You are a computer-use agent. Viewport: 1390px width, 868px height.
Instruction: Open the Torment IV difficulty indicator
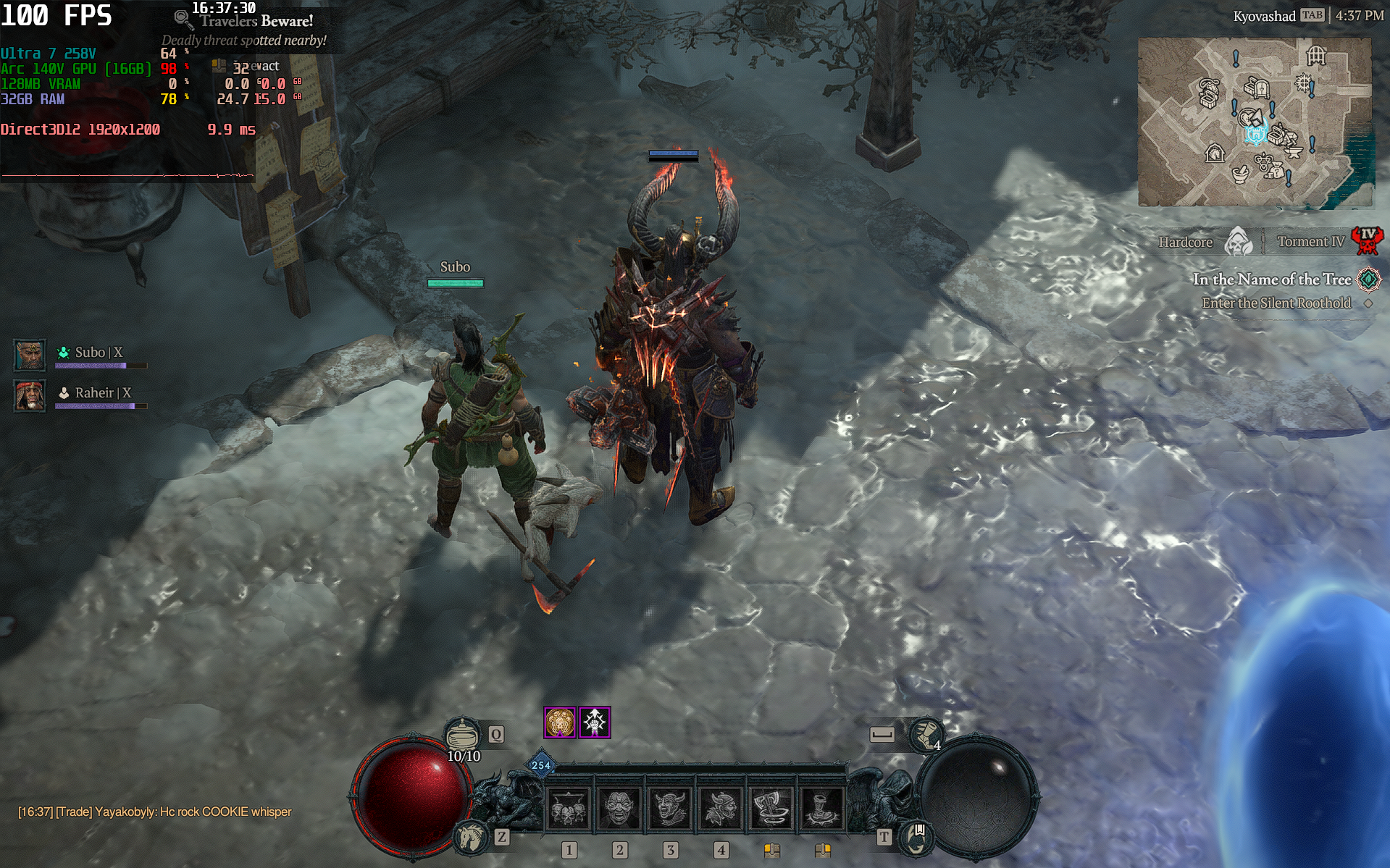tap(1368, 241)
